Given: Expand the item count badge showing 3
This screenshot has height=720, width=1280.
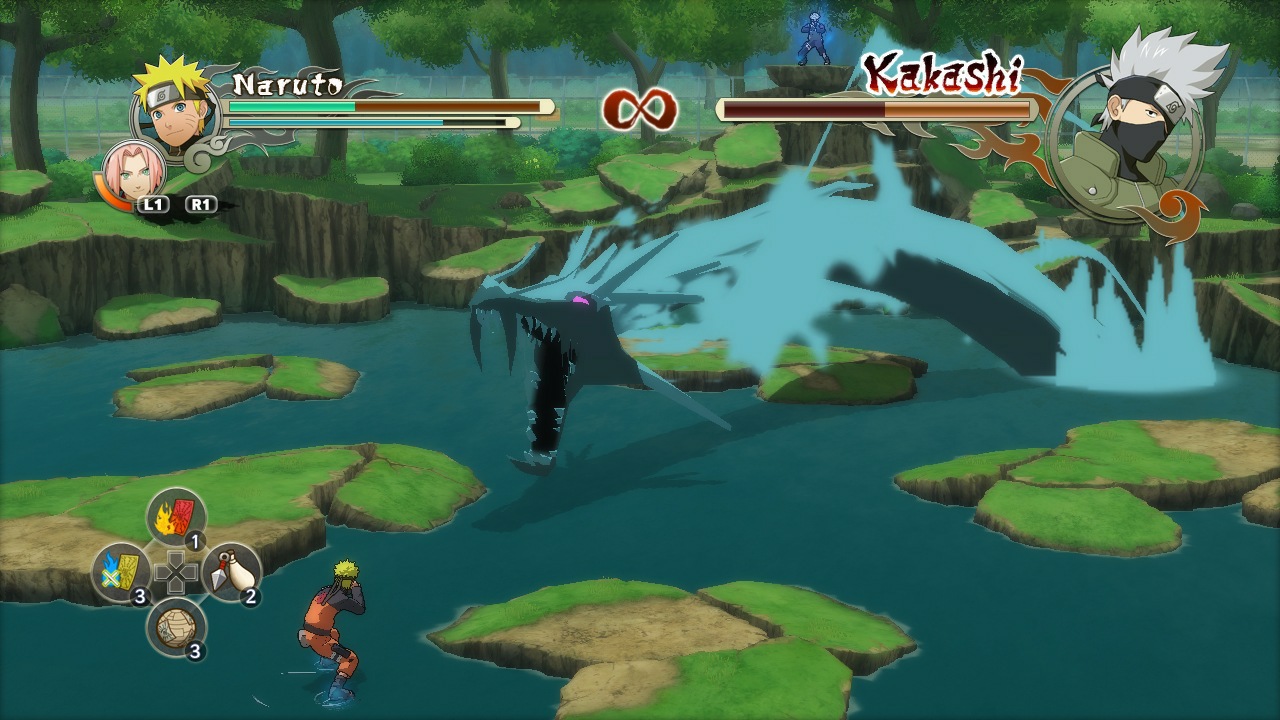Looking at the screenshot, I should click(140, 597).
